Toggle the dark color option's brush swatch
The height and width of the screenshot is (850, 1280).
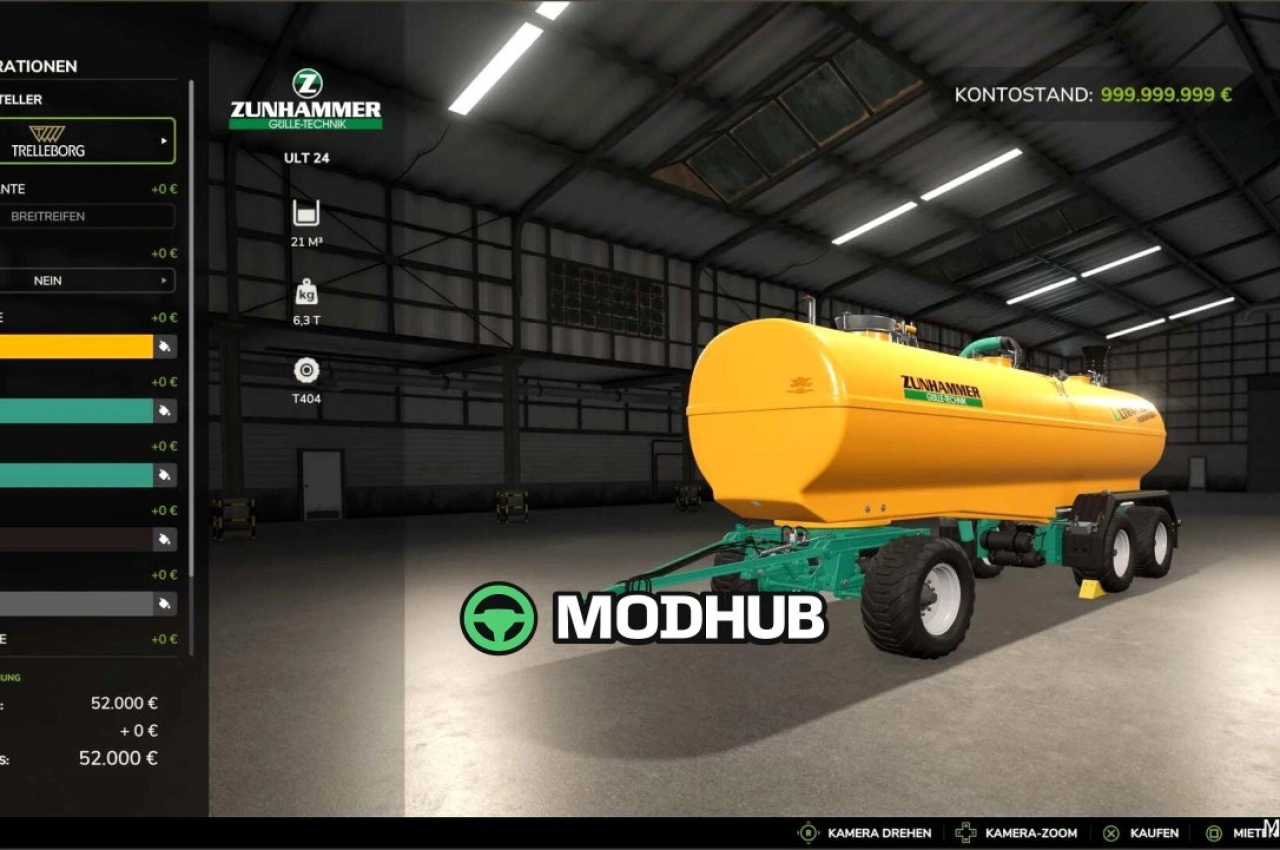coord(167,539)
